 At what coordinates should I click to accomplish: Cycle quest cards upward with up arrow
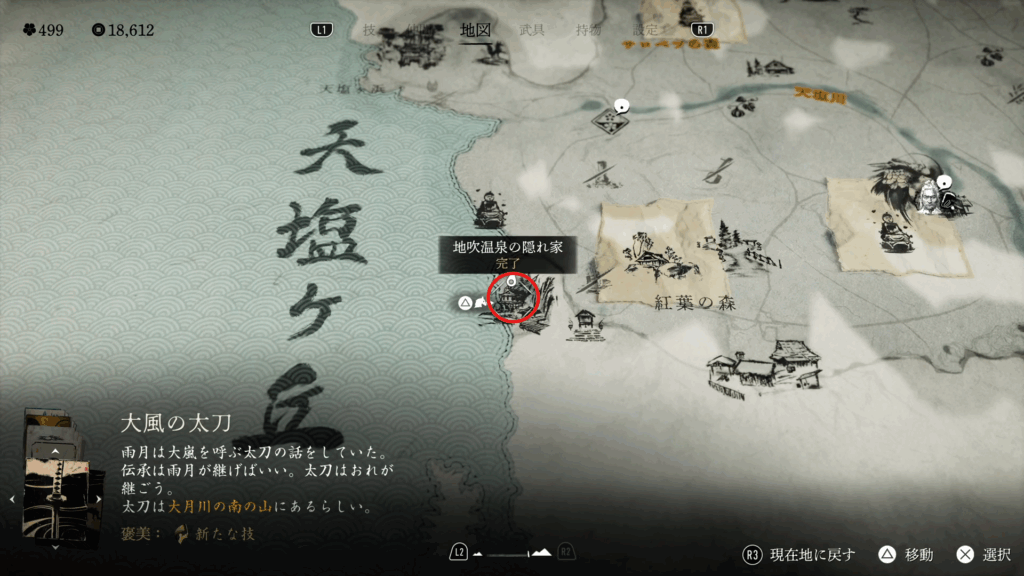55,453
